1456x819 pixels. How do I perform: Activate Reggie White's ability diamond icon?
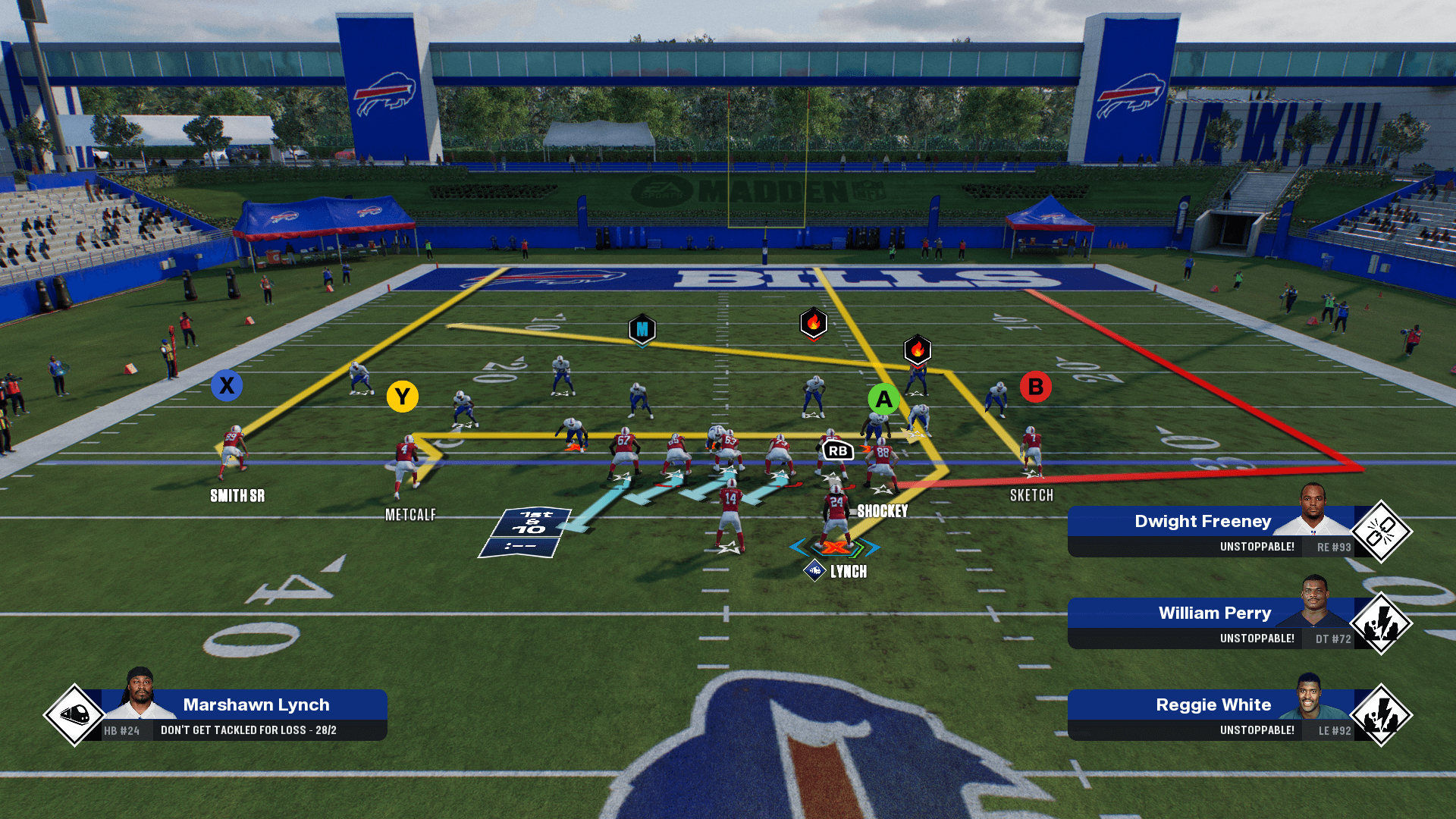pos(1381,715)
